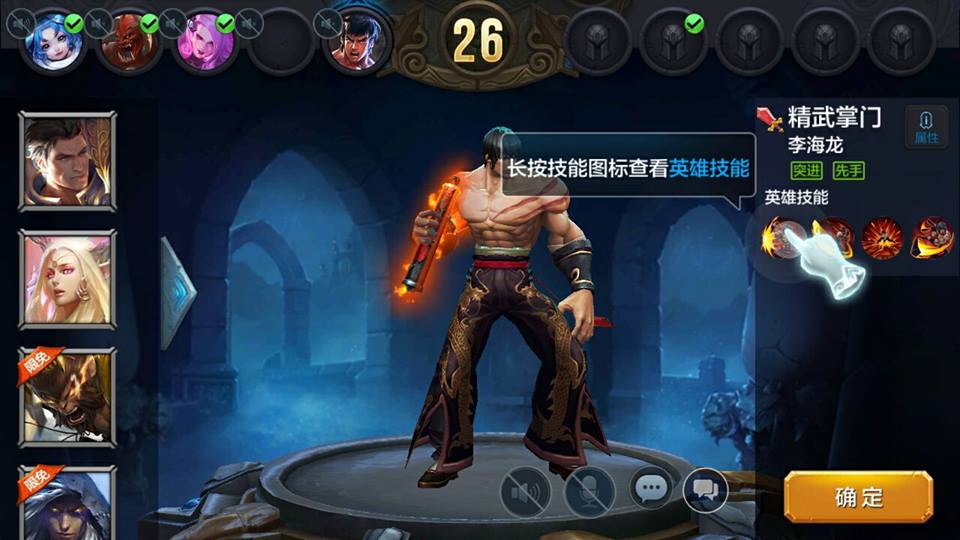Select the hooded hero portrait marked 限免
The height and width of the screenshot is (540, 960).
[x=67, y=503]
